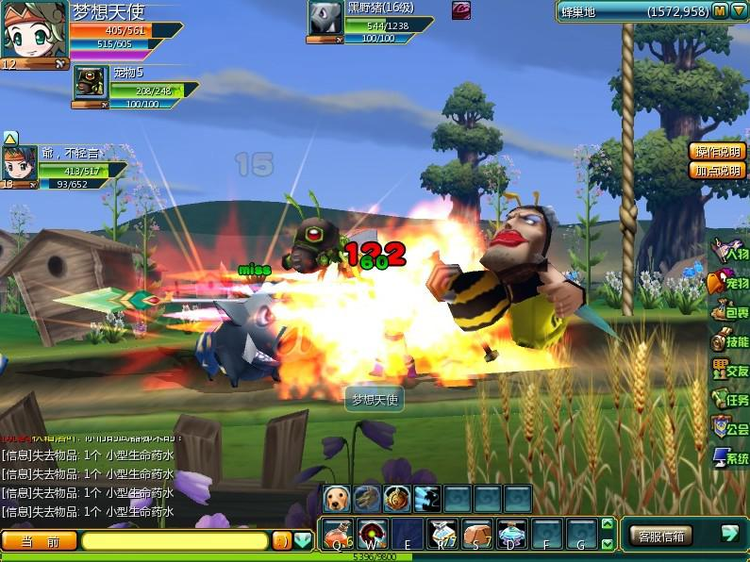Select the dog pet skill icon

pos(337,499)
